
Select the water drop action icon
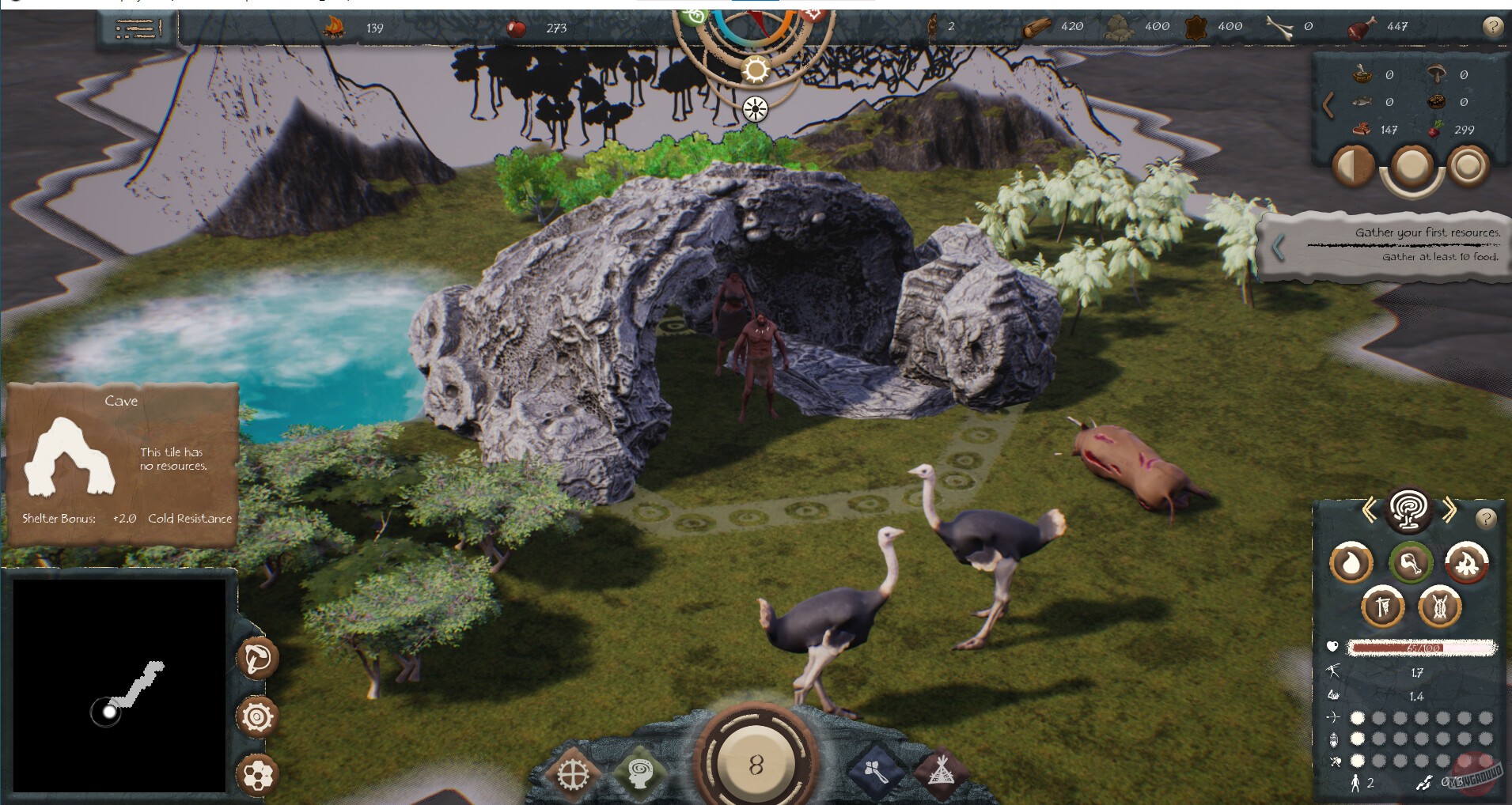click(1352, 561)
